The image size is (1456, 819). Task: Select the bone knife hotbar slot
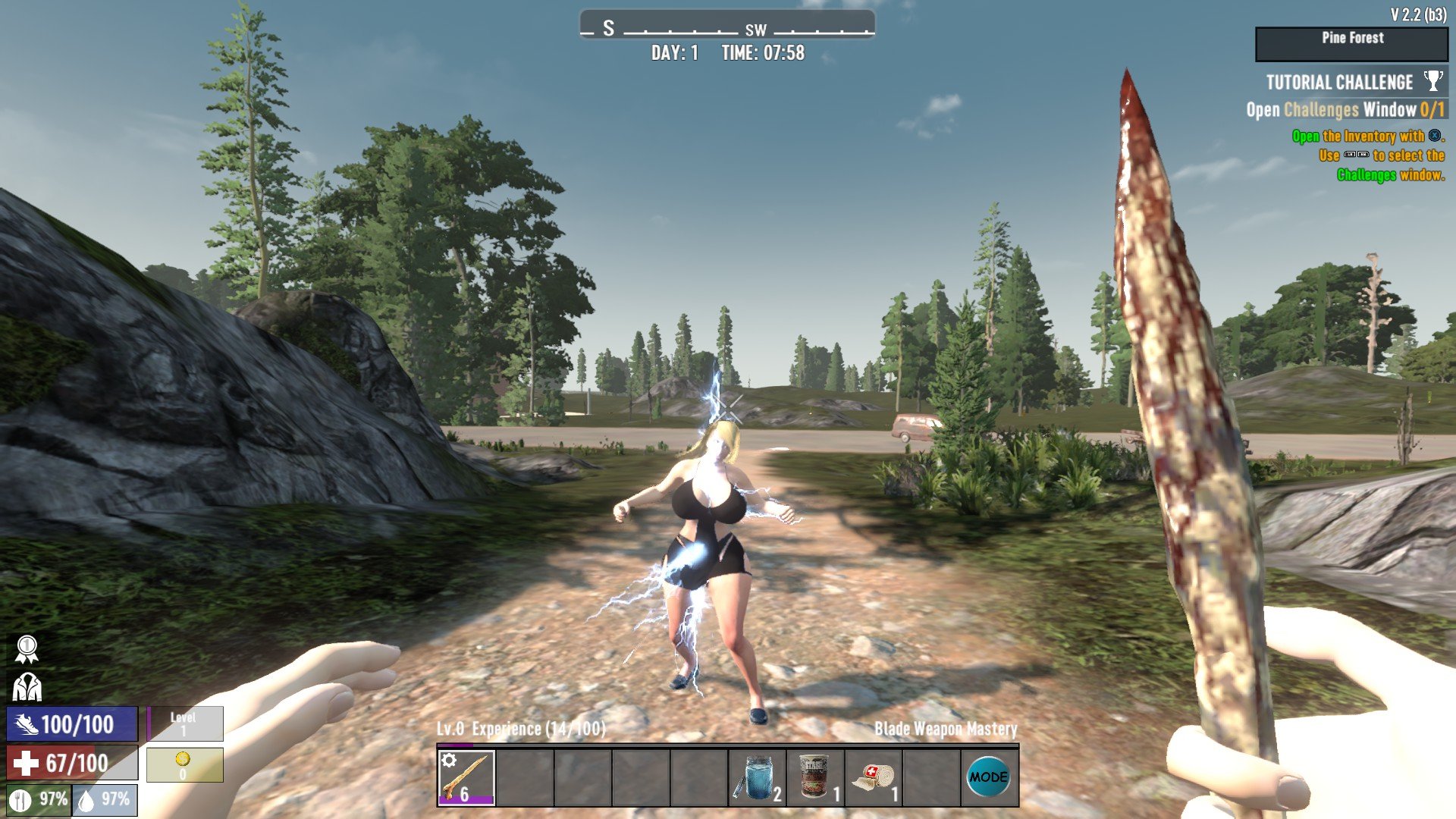[466, 777]
